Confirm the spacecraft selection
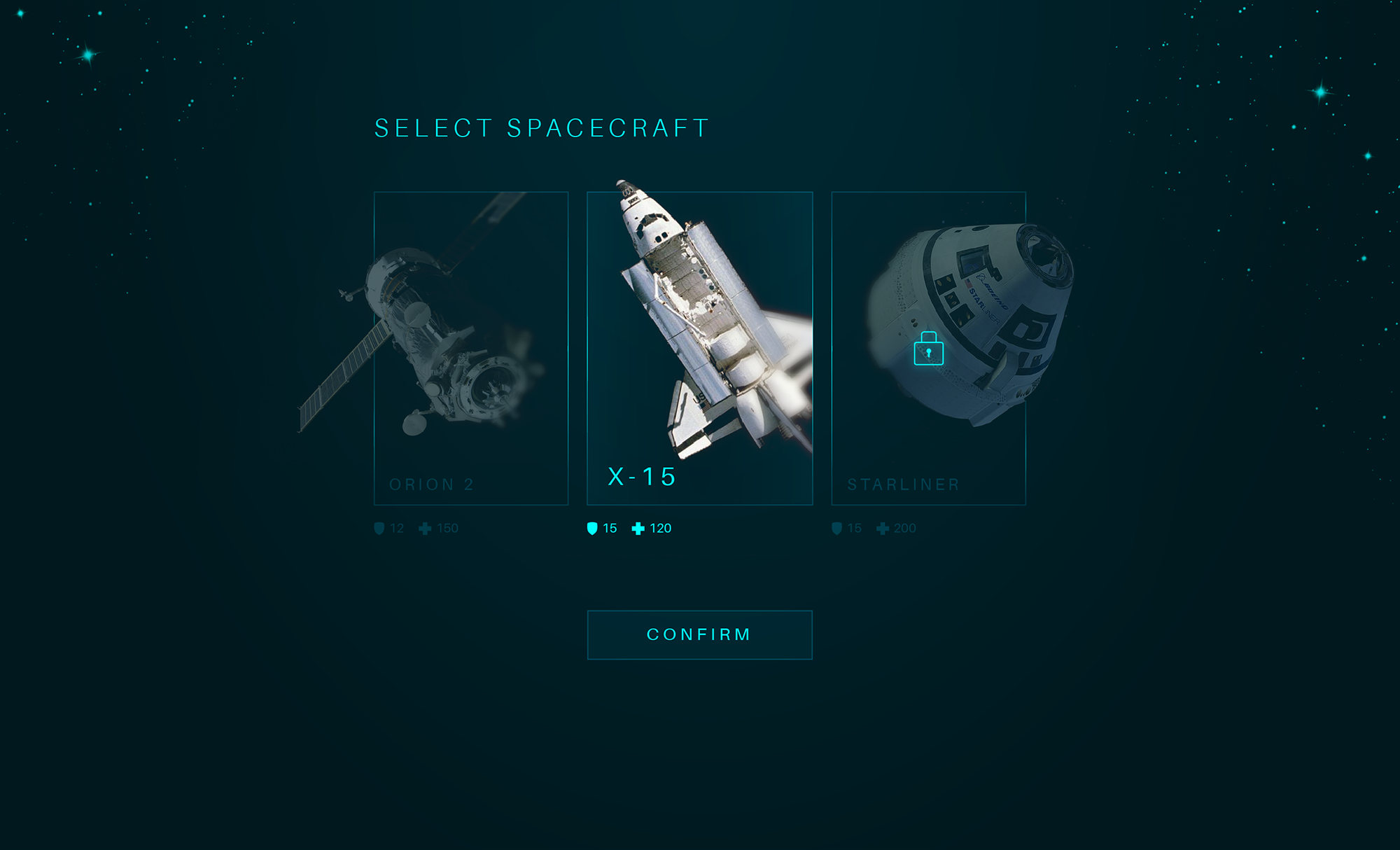The image size is (1400, 850). (x=699, y=634)
